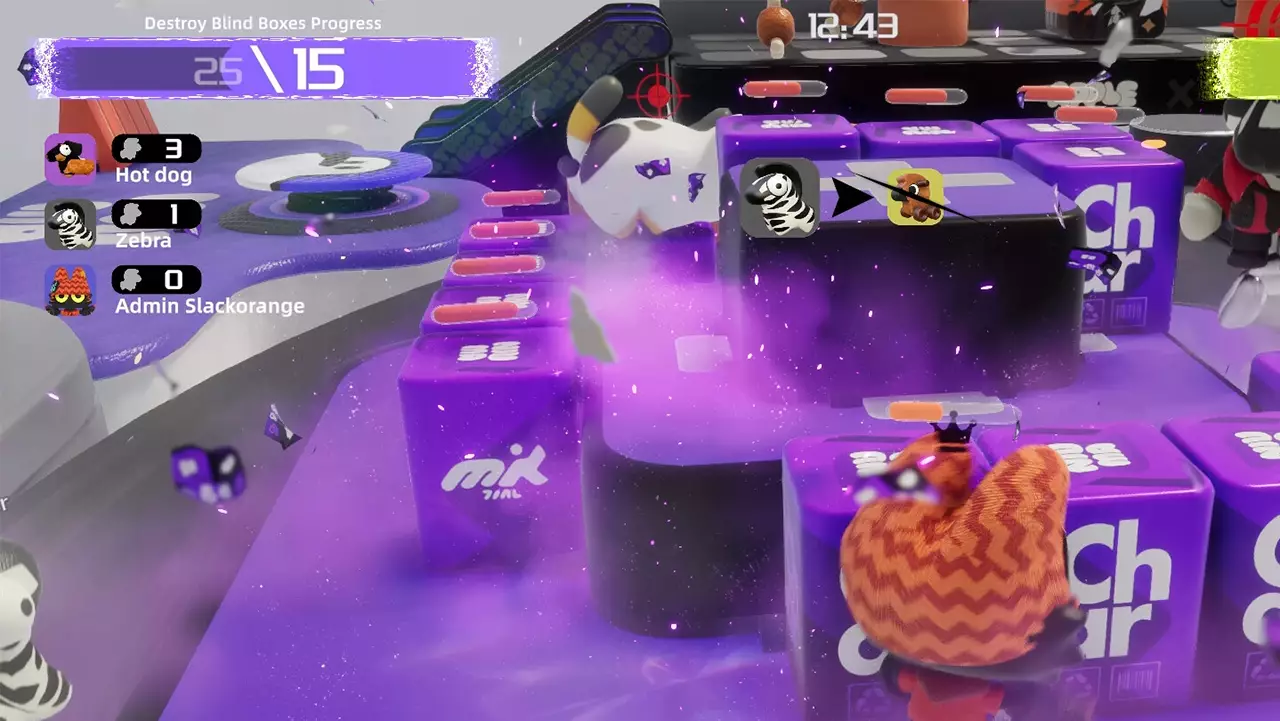1280x721 pixels.
Task: Select the Hot dog player avatar in scoreboard
Action: coord(70,159)
